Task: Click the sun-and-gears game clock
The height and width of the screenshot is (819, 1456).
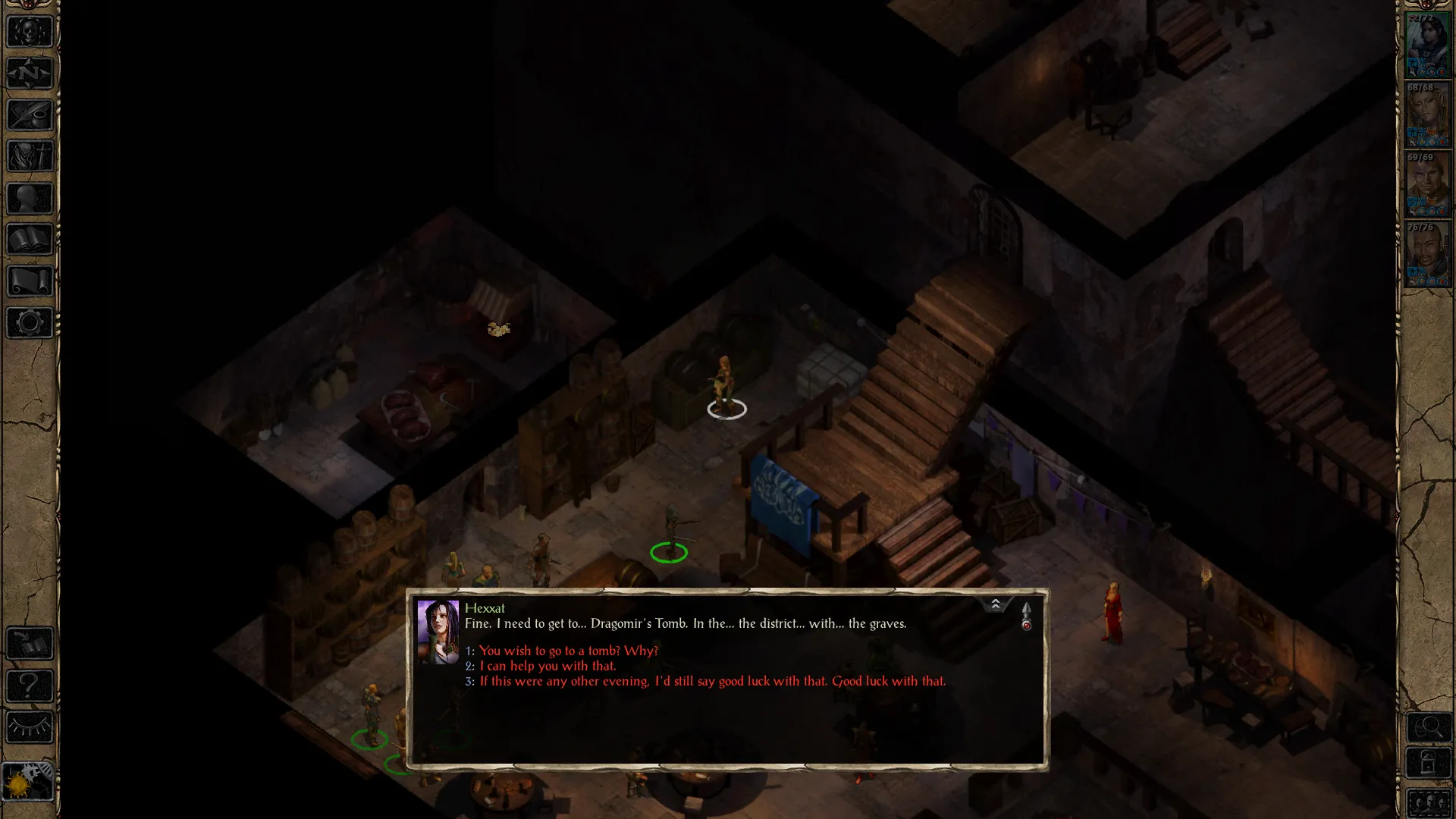Action: coord(28,780)
